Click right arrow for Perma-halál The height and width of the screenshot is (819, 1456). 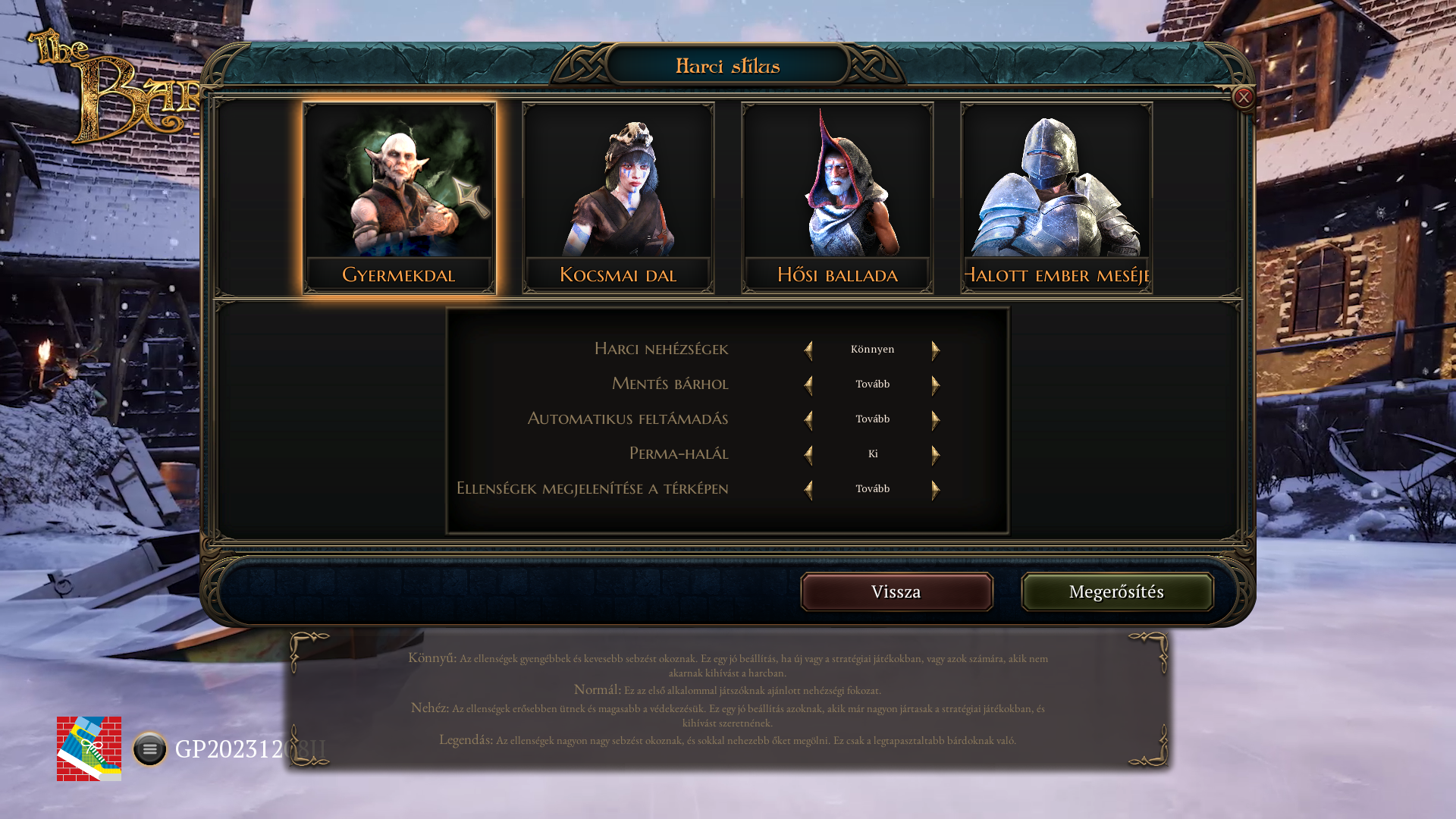tap(936, 454)
